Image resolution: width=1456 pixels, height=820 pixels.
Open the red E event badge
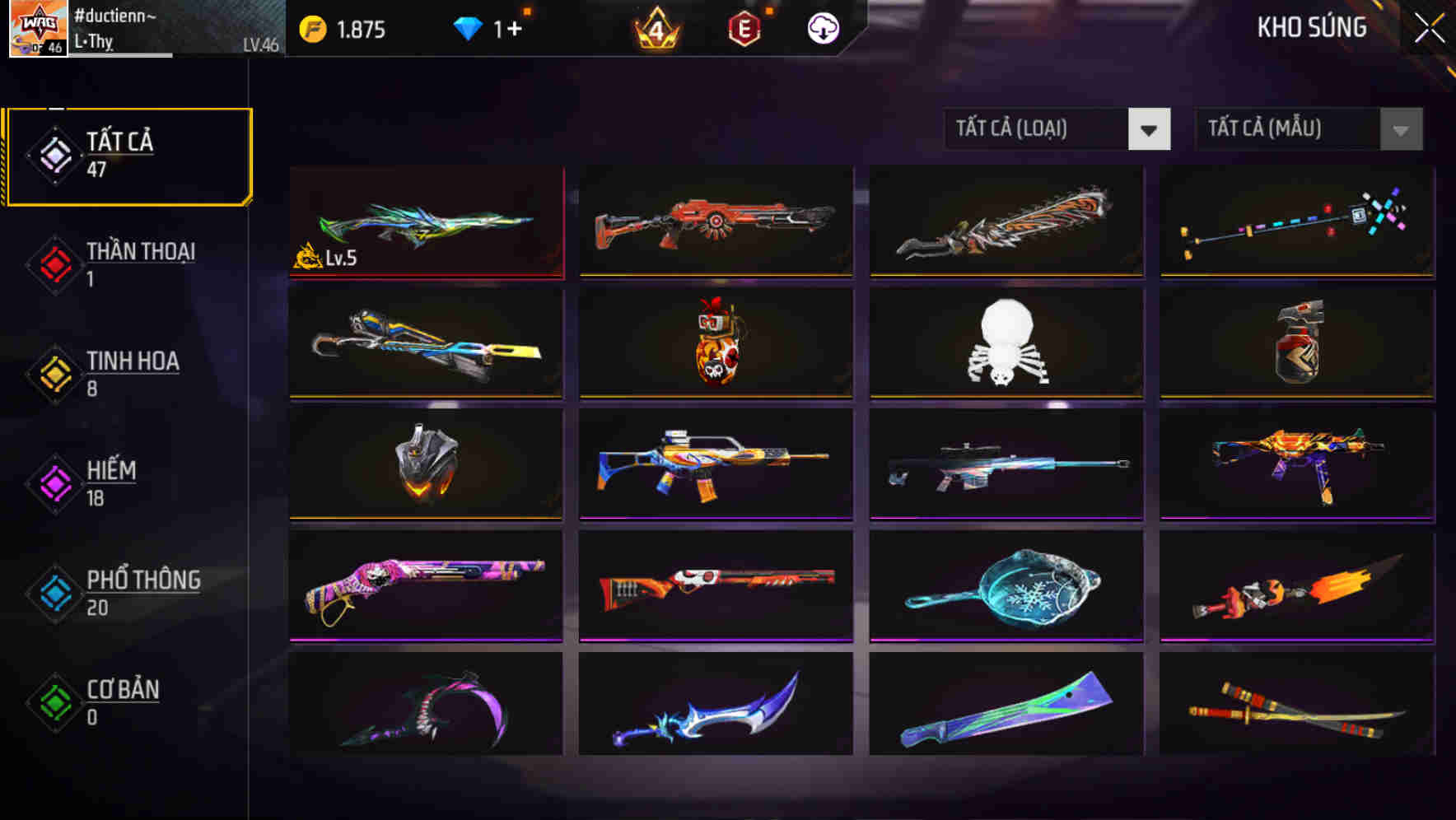745,27
